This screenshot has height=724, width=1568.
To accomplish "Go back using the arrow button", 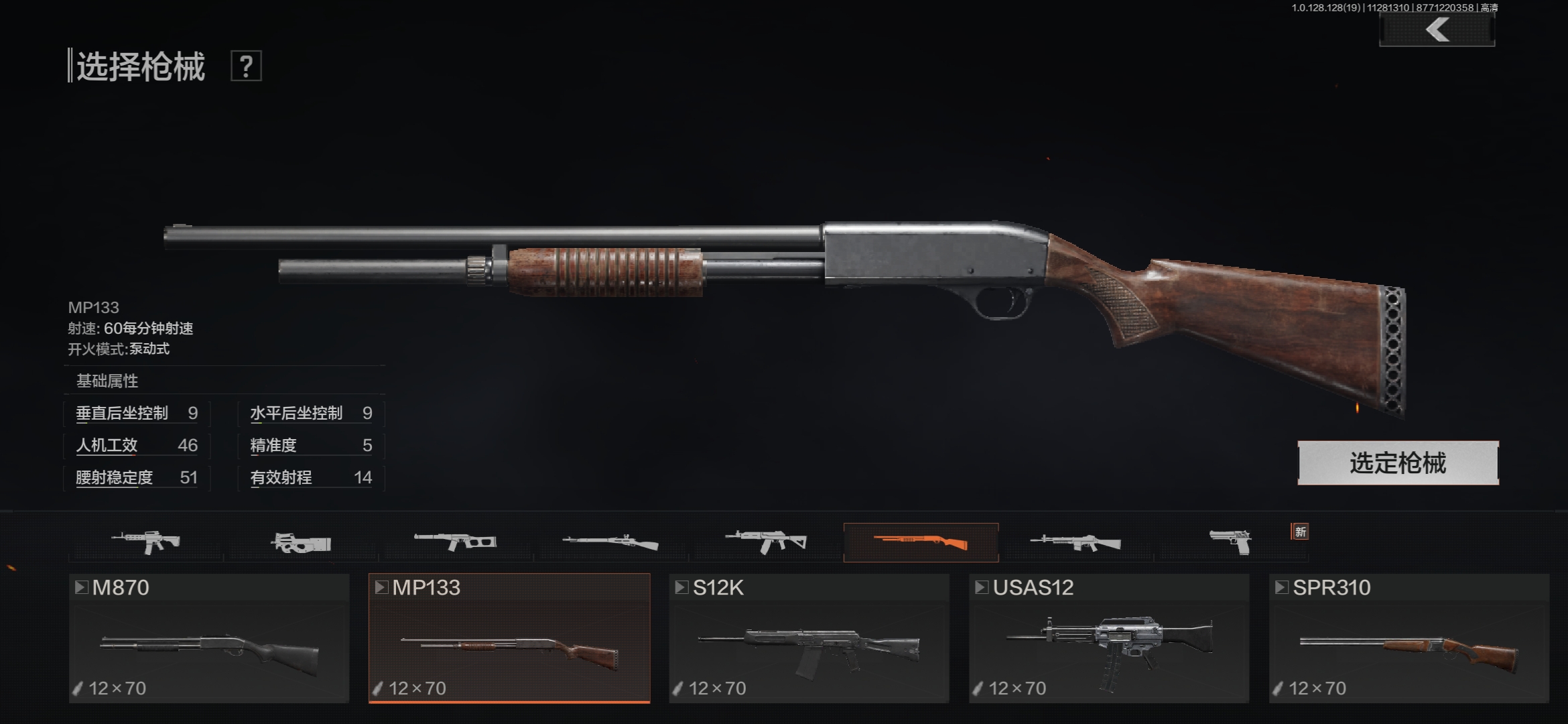I will point(1437,30).
